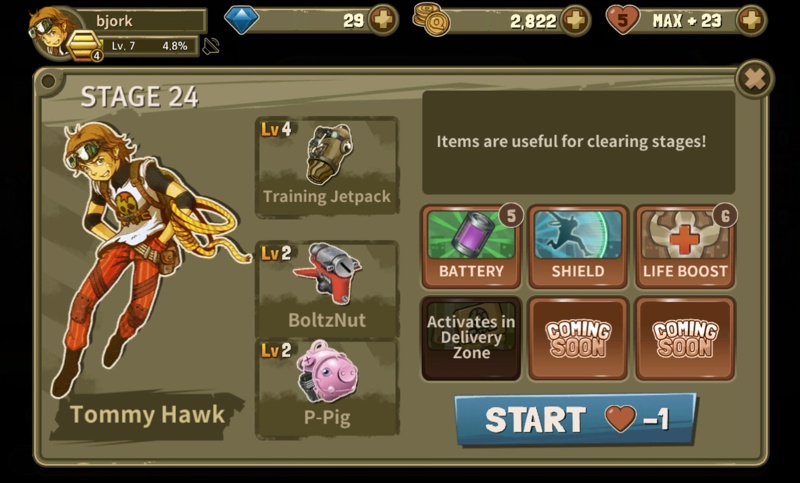Viewport: 800px width, 483px height.
Task: Open the BoltzNut equipment slot
Action: click(327, 288)
